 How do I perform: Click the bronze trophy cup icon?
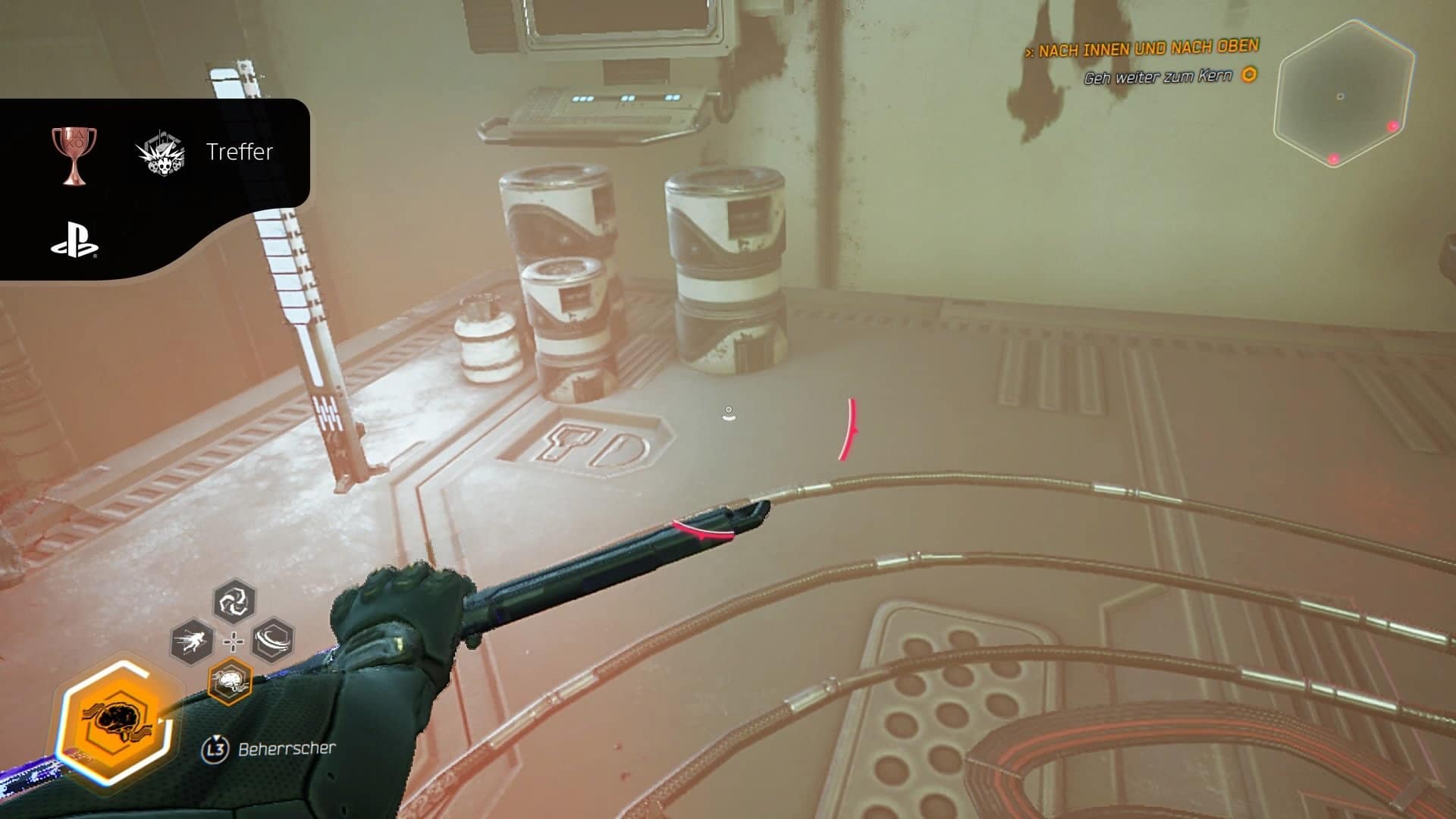pyautogui.click(x=74, y=154)
